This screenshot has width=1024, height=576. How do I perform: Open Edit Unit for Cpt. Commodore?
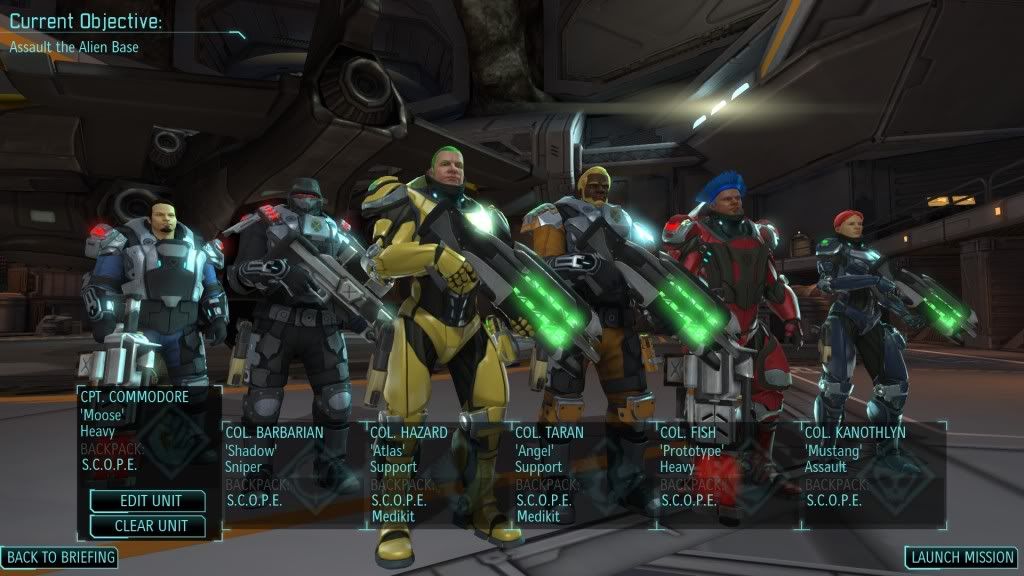click(x=148, y=501)
